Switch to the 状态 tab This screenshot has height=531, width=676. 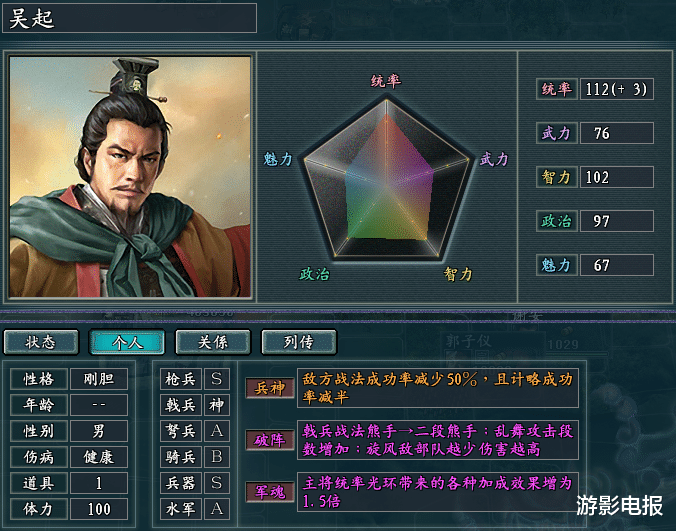(41, 342)
